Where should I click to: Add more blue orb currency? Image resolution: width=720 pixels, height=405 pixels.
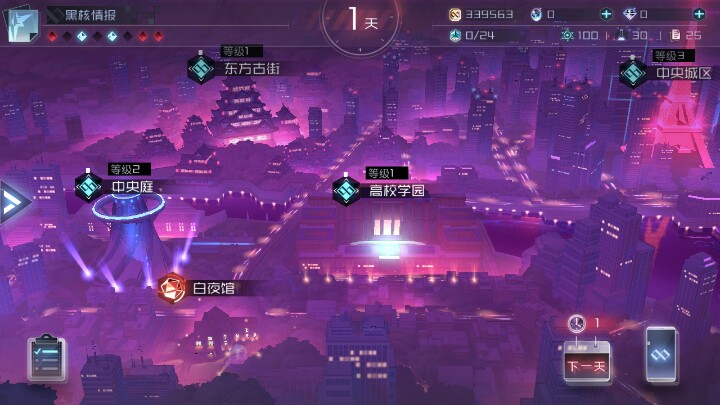click(x=606, y=14)
